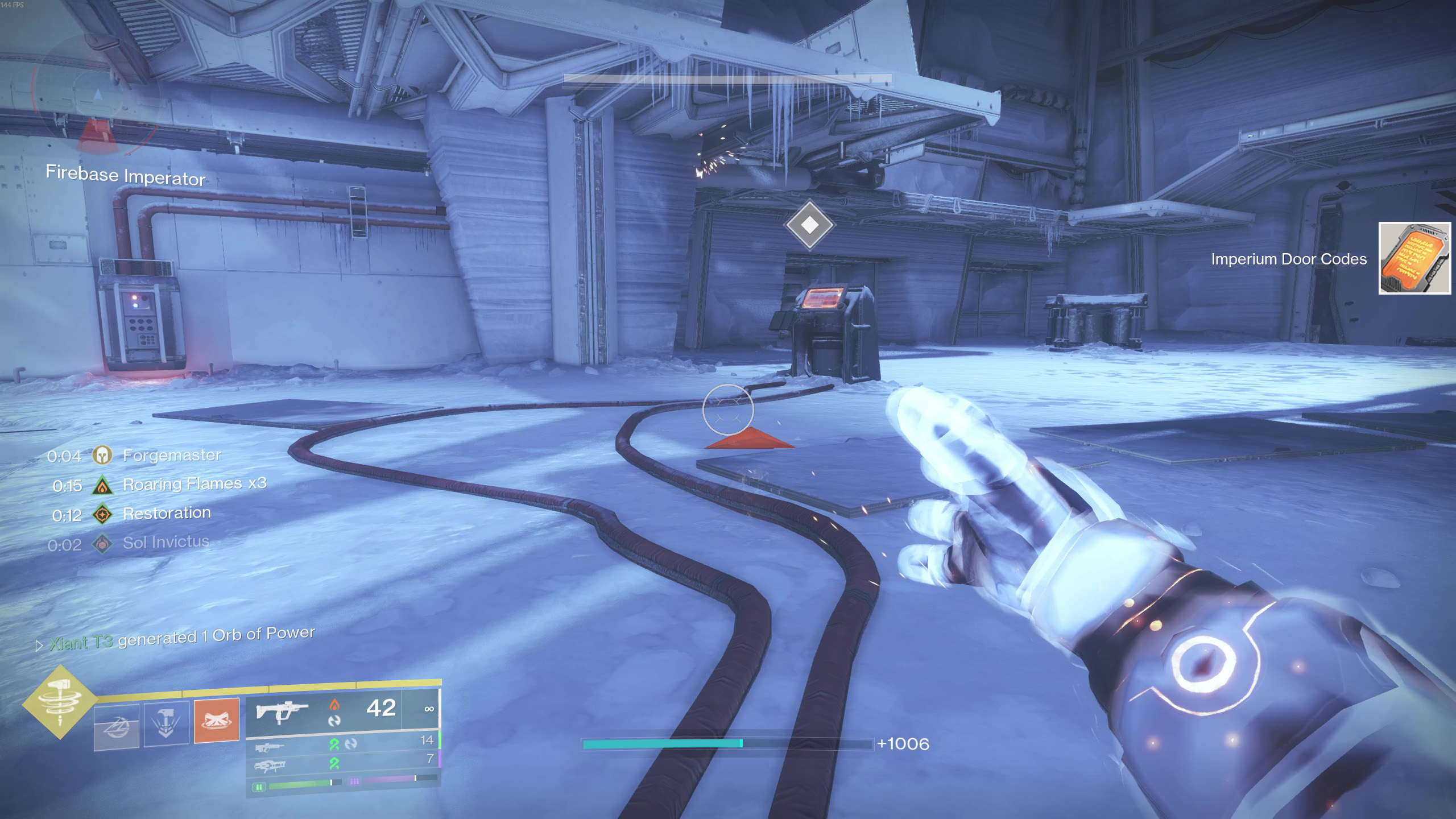The width and height of the screenshot is (1456, 819).
Task: Use the throwing hammer melee ability
Action: (166, 723)
